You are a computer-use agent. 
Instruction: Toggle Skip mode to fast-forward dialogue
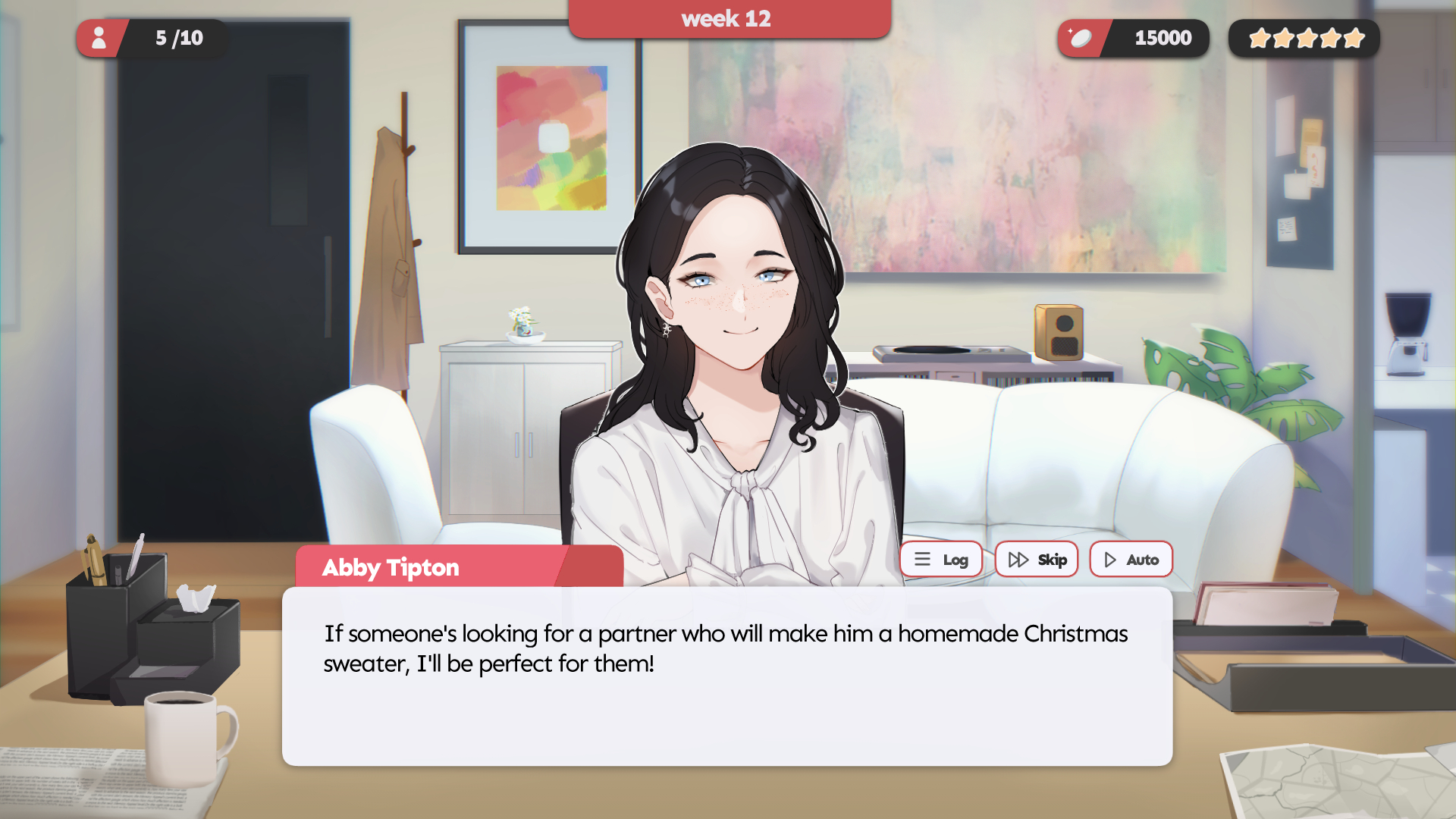pyautogui.click(x=1037, y=559)
